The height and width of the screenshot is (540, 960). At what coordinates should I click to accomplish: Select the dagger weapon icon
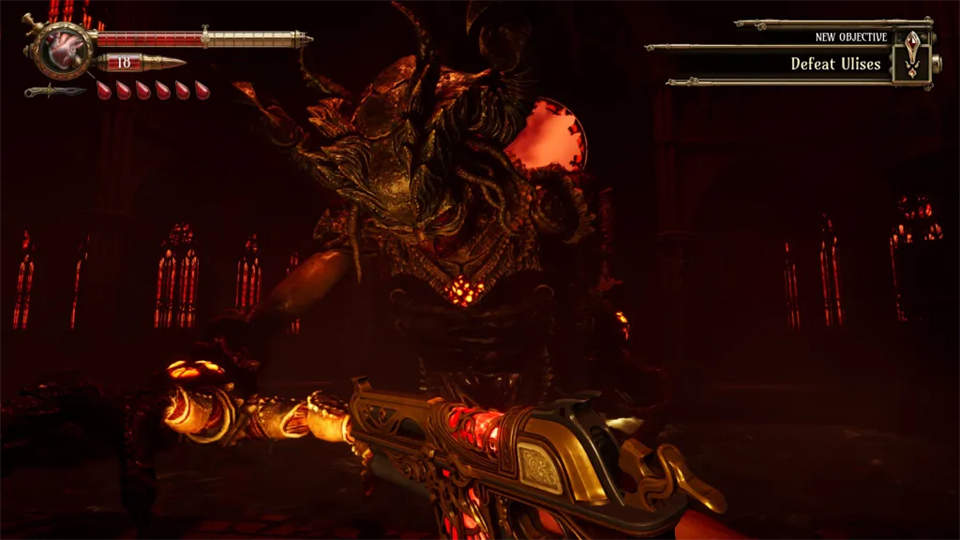coord(56,92)
